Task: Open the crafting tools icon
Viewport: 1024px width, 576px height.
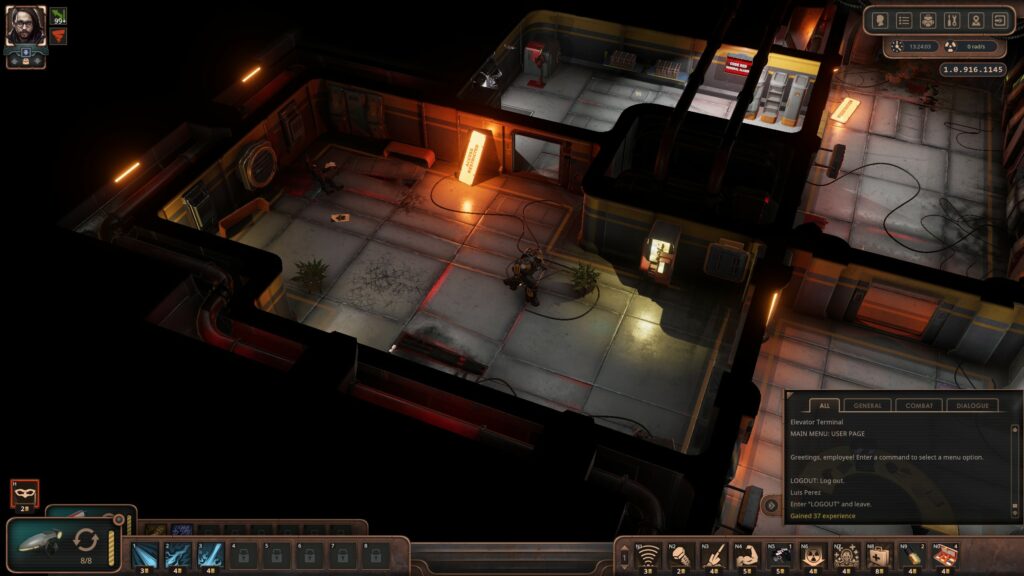Action: pyautogui.click(x=951, y=20)
